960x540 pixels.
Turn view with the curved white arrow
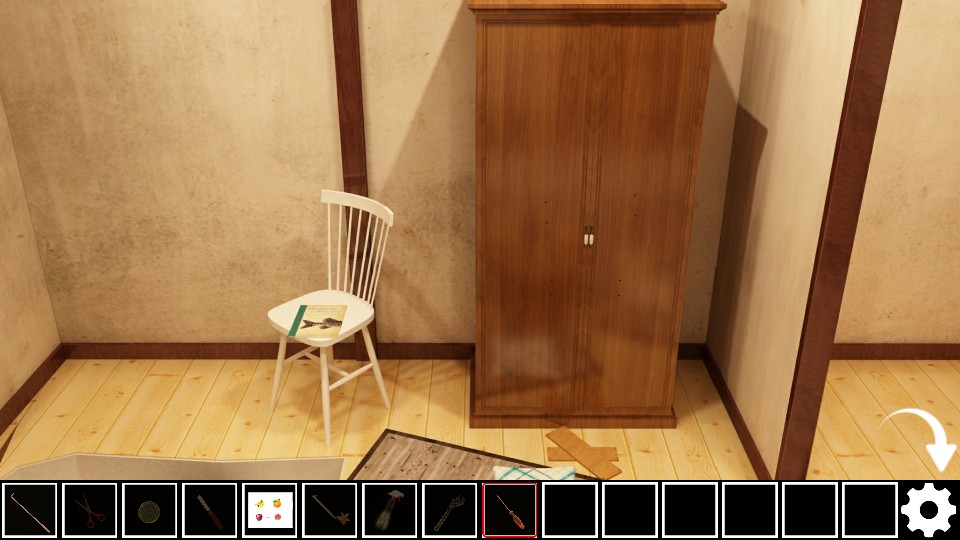tap(922, 438)
